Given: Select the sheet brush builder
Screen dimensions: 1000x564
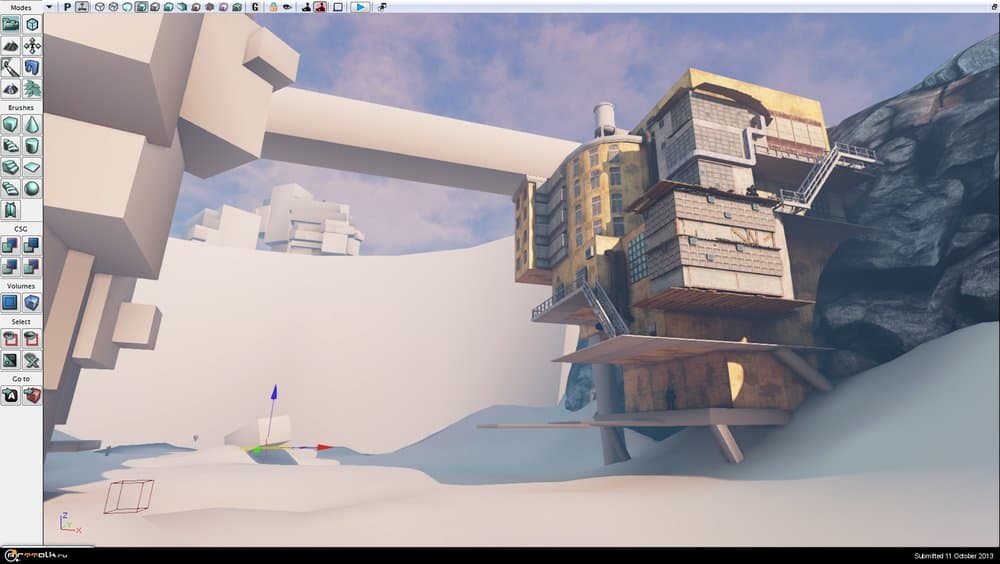Looking at the screenshot, I should (x=32, y=167).
